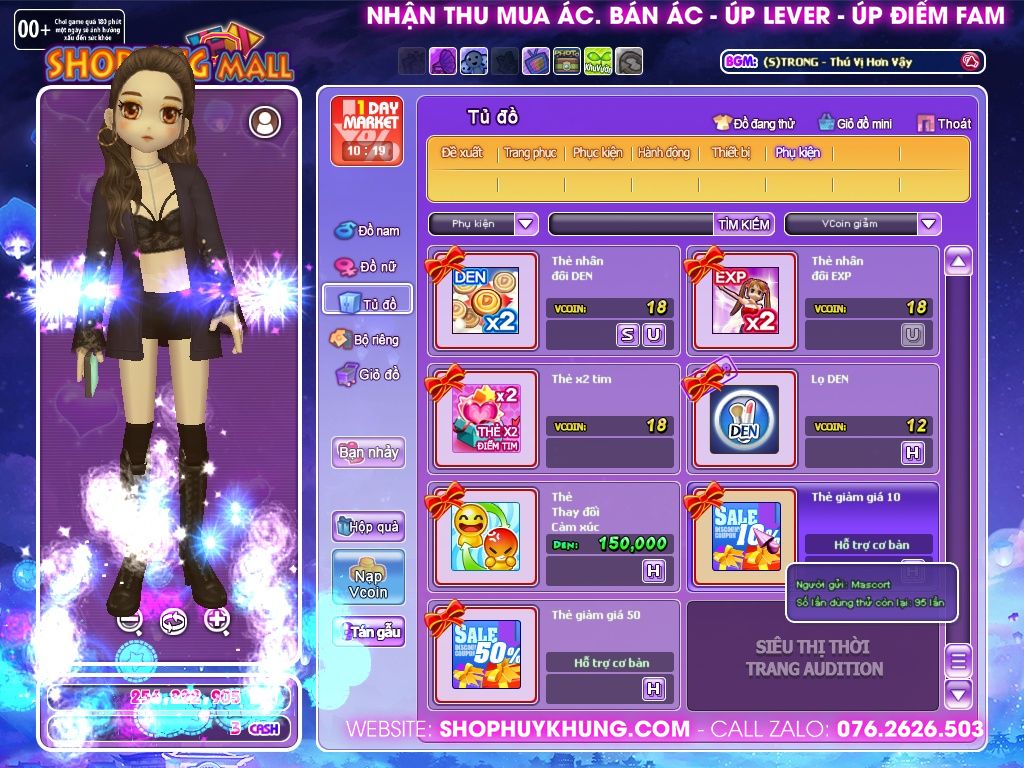Select the Hành động tab
The width and height of the screenshot is (1024, 768).
(664, 153)
